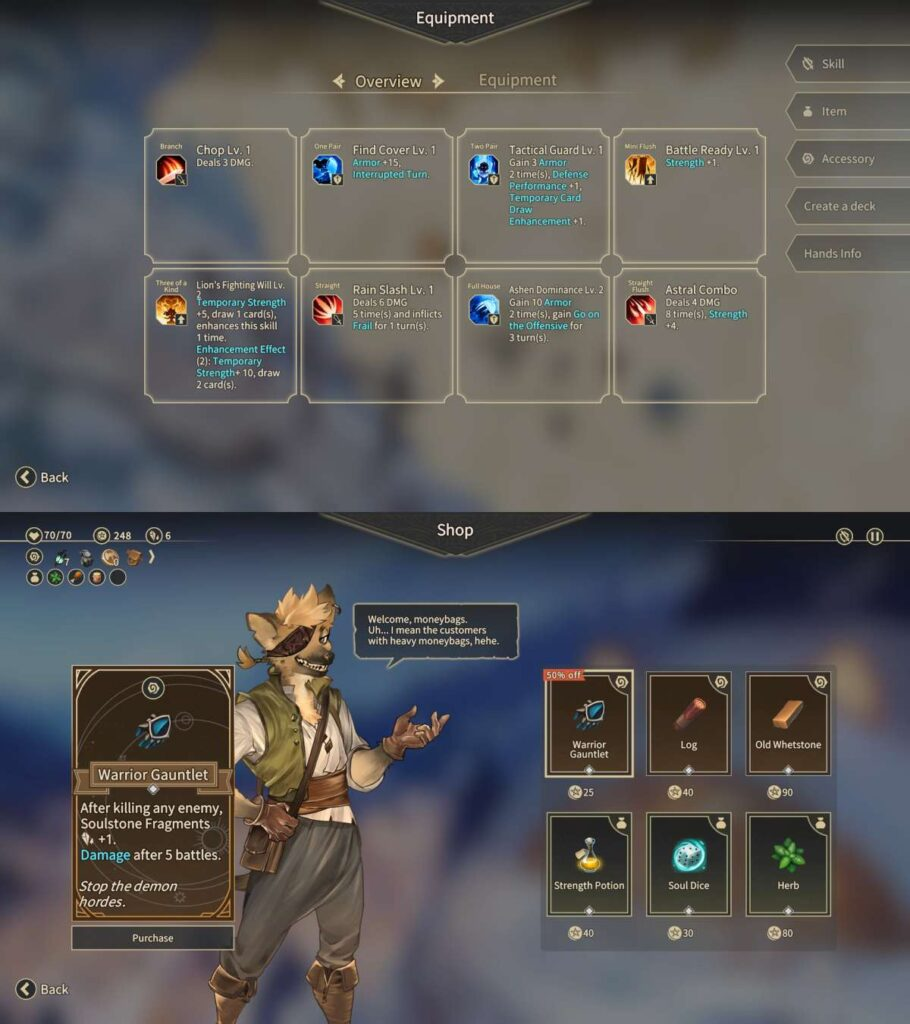
Task: Select the Herb shop card
Action: click(787, 864)
